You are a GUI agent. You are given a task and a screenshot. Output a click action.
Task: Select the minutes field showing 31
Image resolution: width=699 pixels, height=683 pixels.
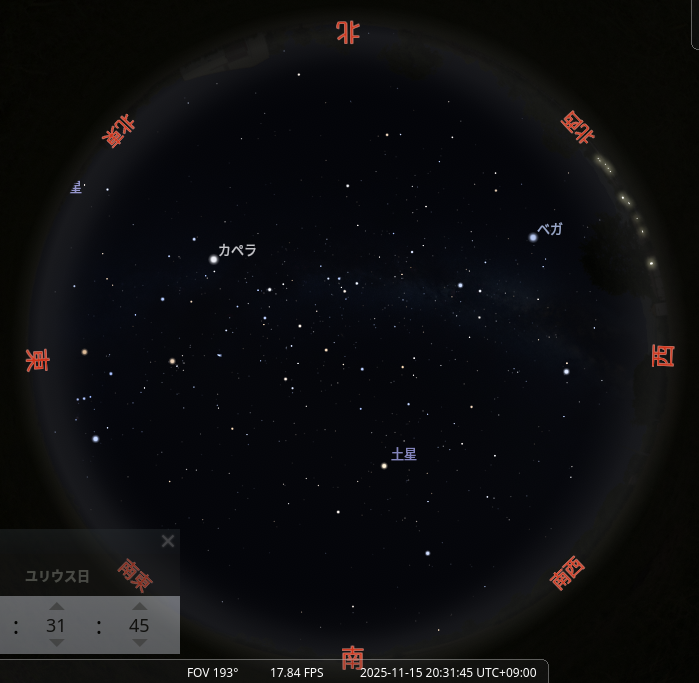(x=57, y=625)
